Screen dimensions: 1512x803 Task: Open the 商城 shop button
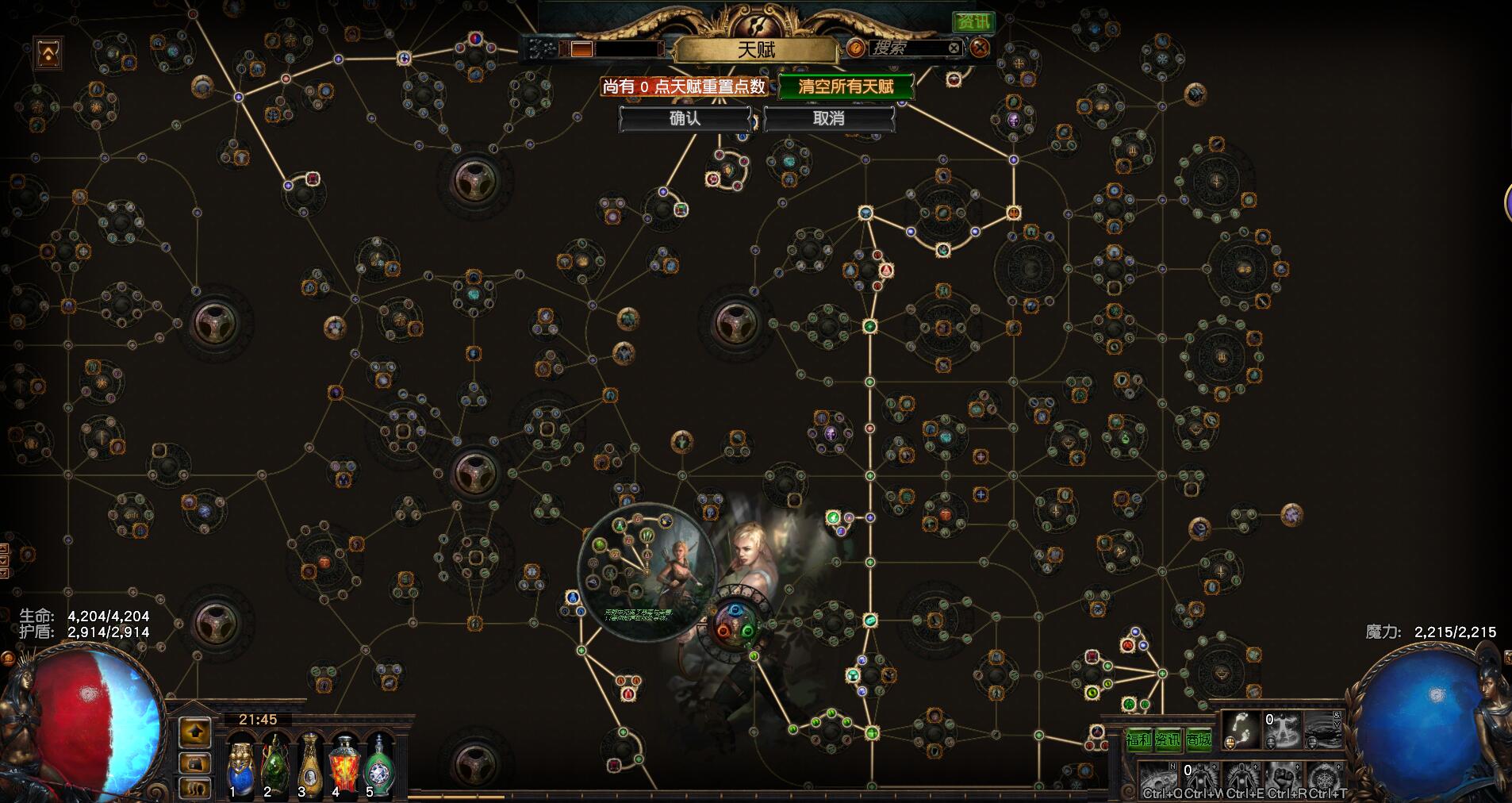click(x=1199, y=740)
